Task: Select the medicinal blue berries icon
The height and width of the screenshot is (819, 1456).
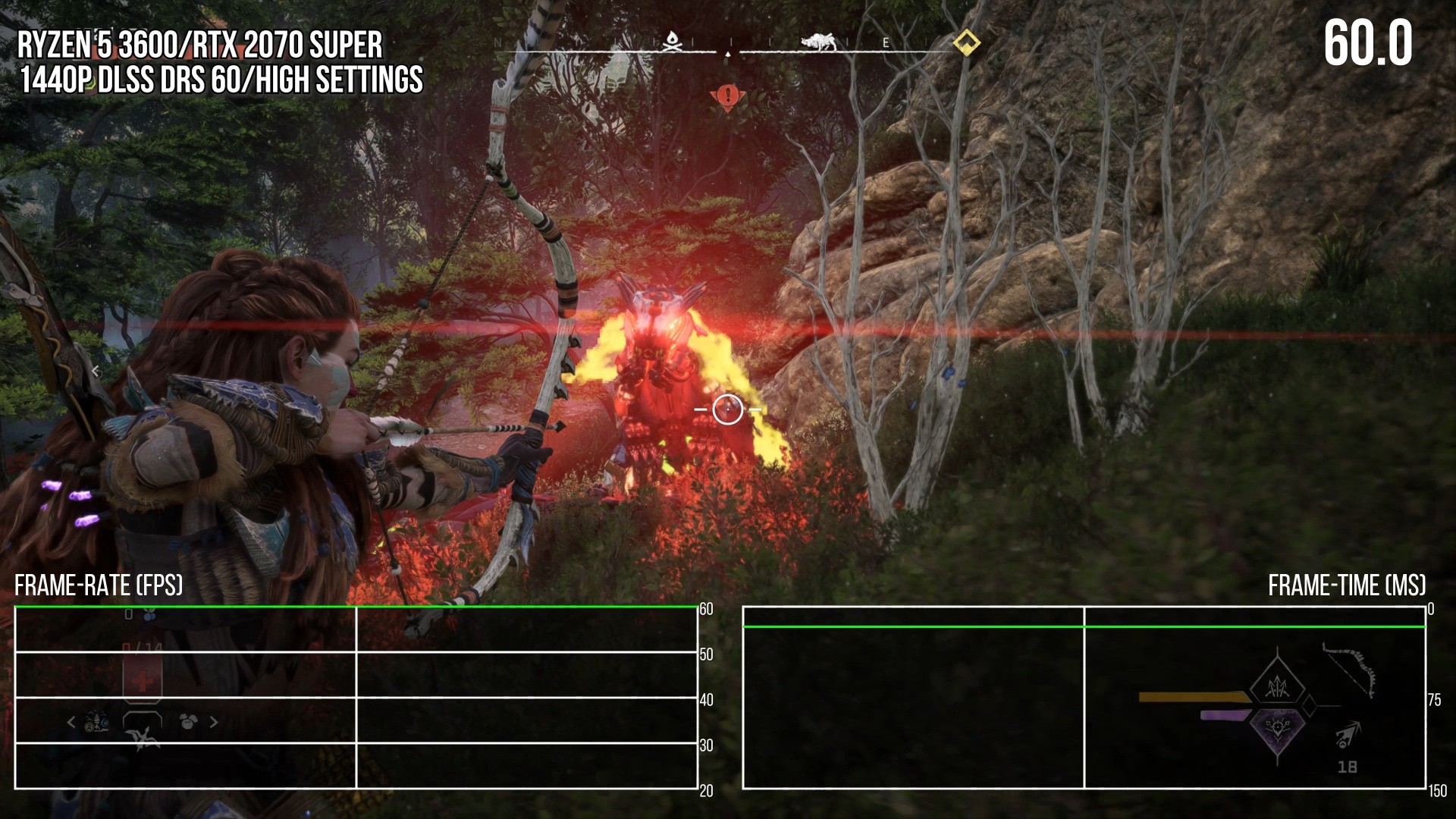Action: coord(150,613)
